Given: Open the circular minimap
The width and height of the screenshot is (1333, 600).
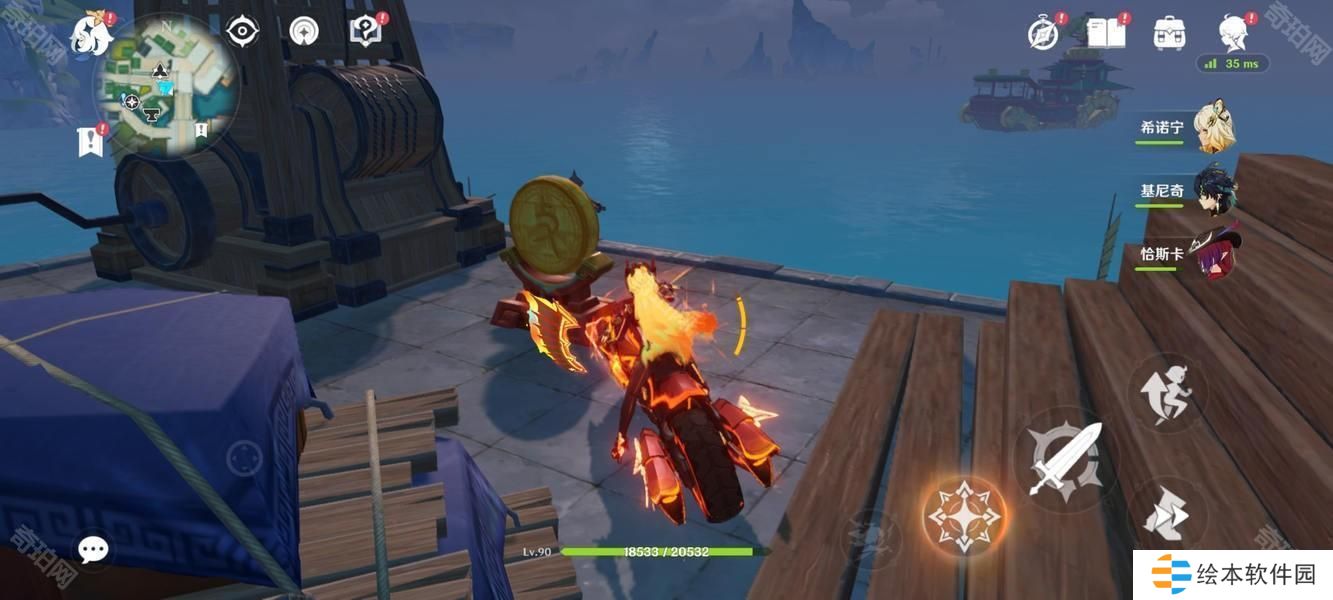Looking at the screenshot, I should point(166,86).
